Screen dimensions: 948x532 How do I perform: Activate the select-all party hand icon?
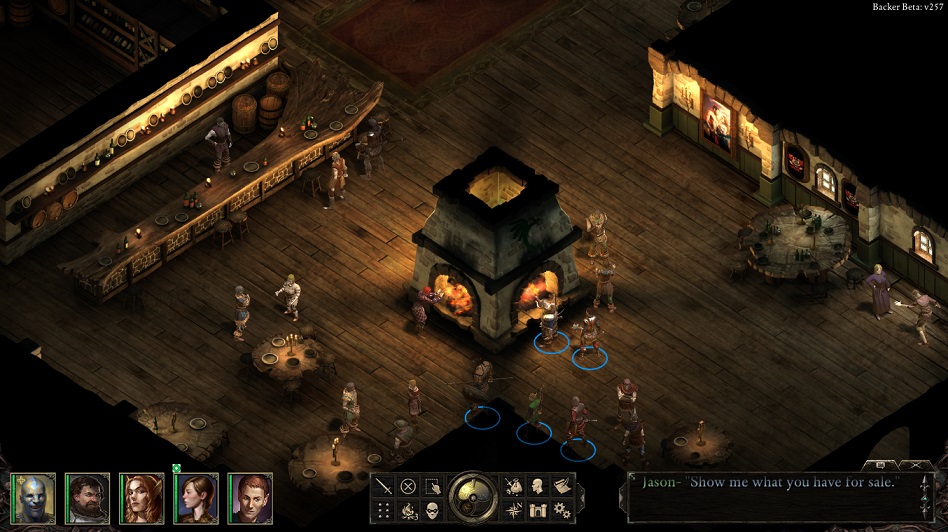tap(432, 487)
